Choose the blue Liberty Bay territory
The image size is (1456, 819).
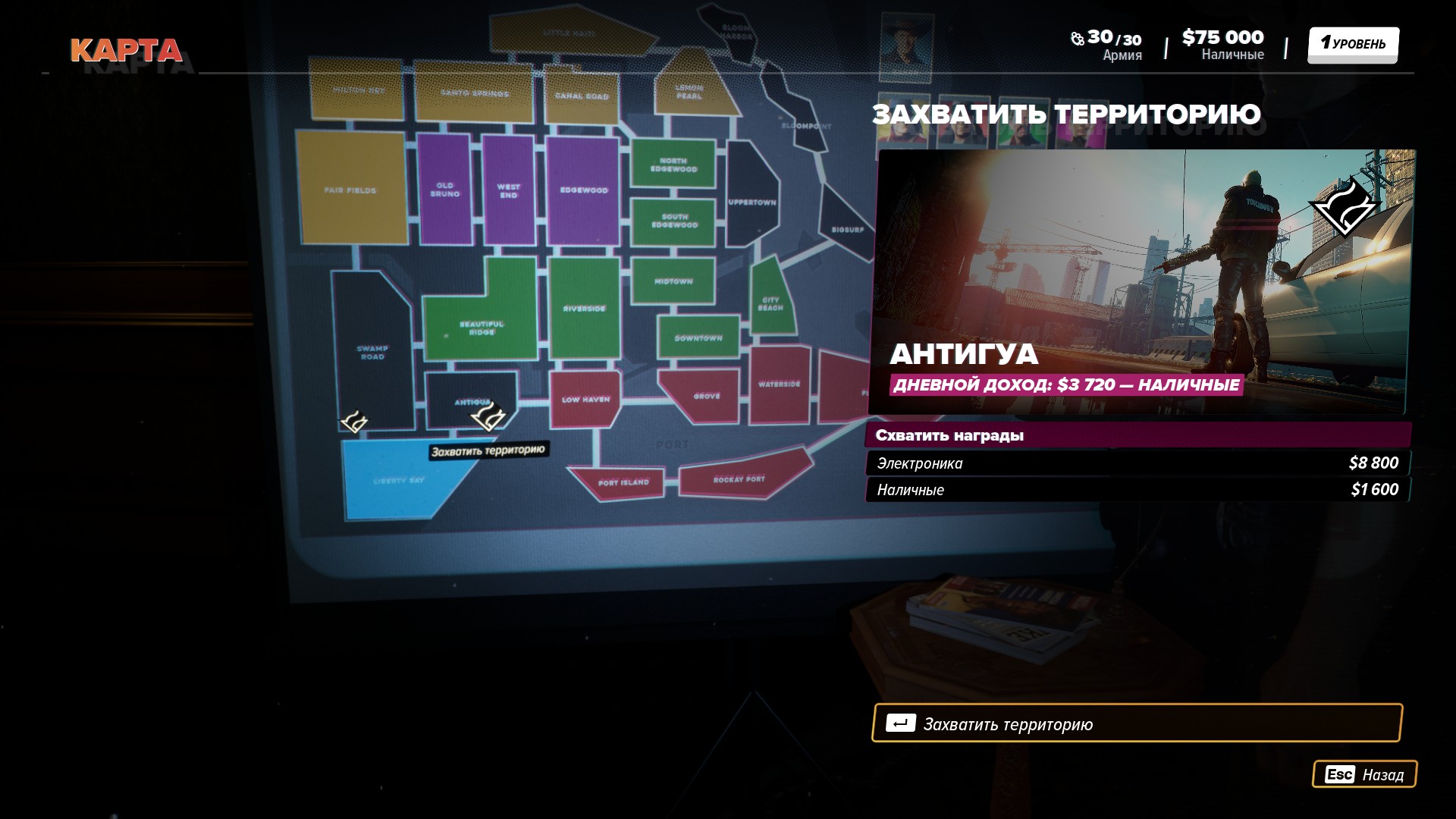click(x=398, y=479)
